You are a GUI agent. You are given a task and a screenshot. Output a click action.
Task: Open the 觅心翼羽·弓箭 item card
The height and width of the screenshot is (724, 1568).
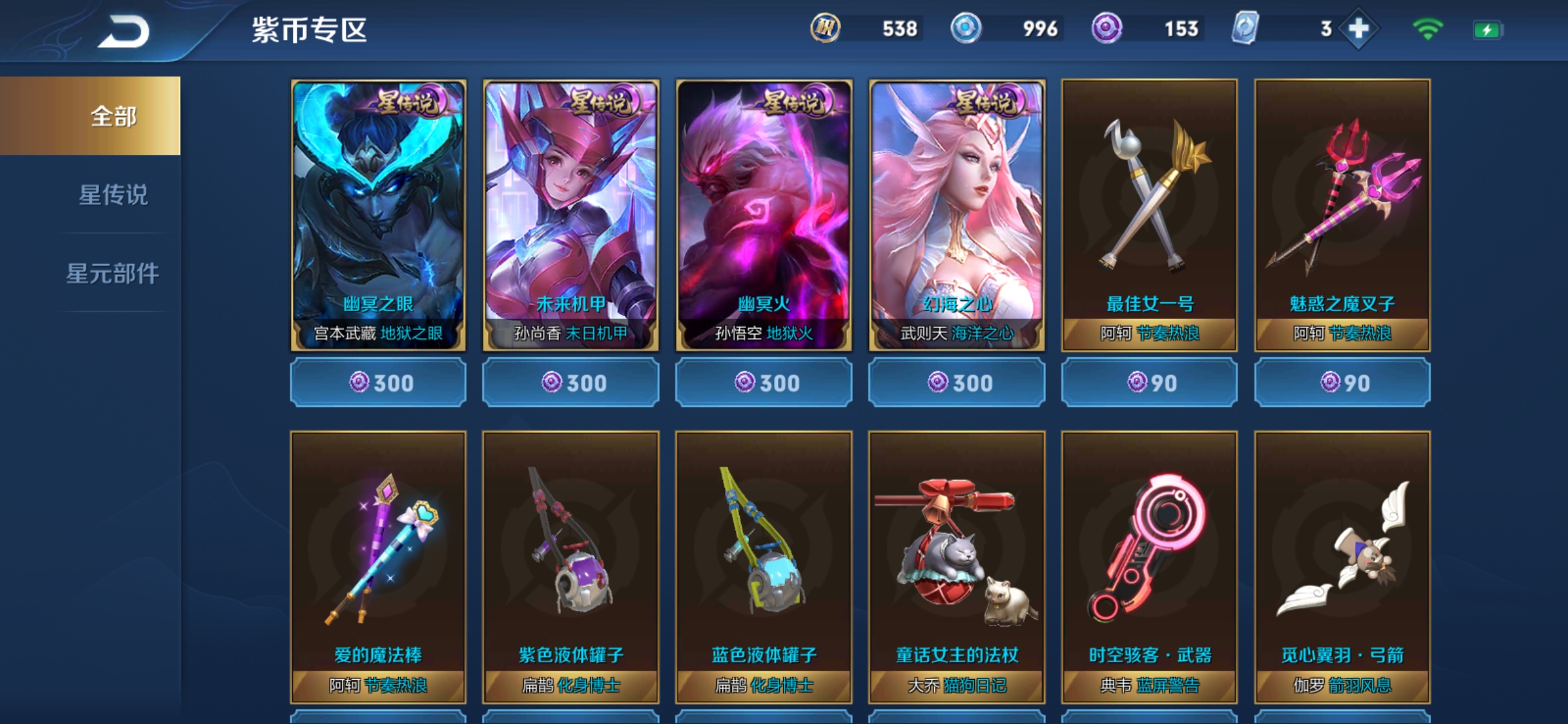pyautogui.click(x=1342, y=566)
